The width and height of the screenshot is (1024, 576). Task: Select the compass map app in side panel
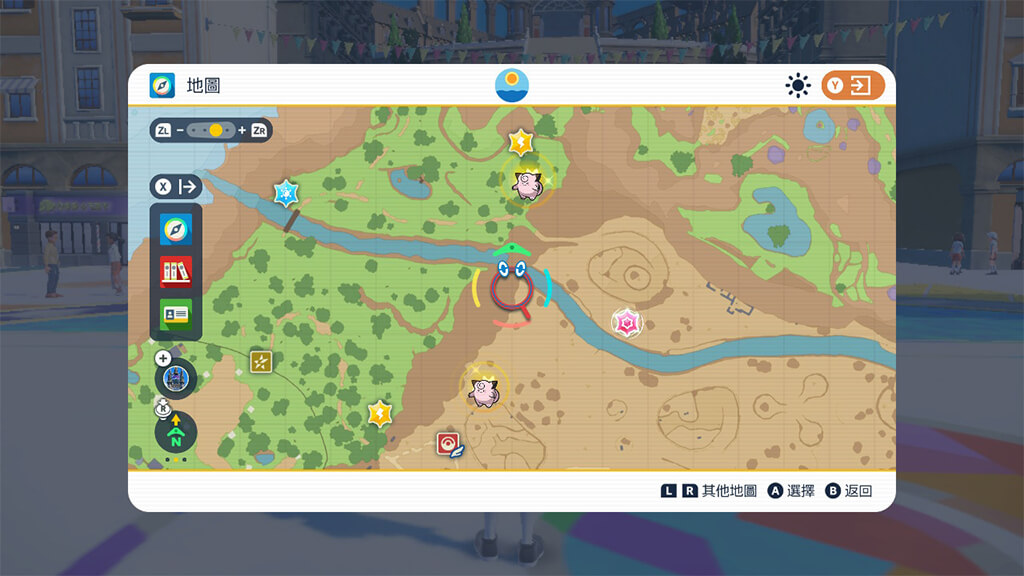click(x=176, y=230)
